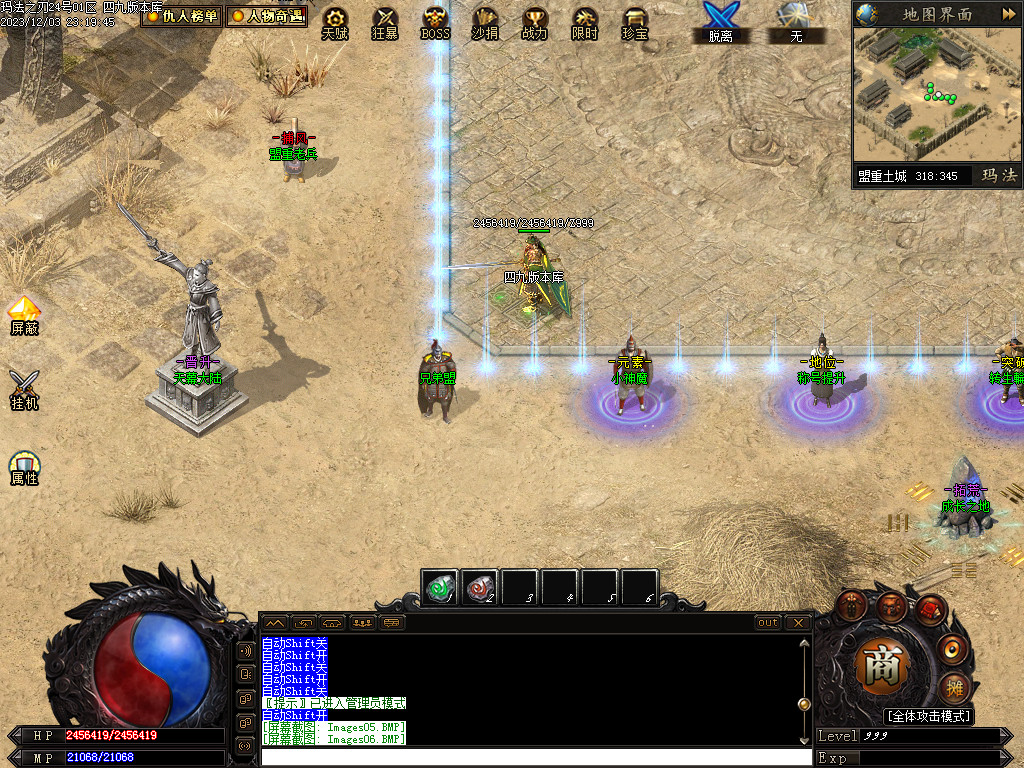This screenshot has width=1024, height=768.
Task: Use the green item in hotbar slot 1
Action: point(440,587)
